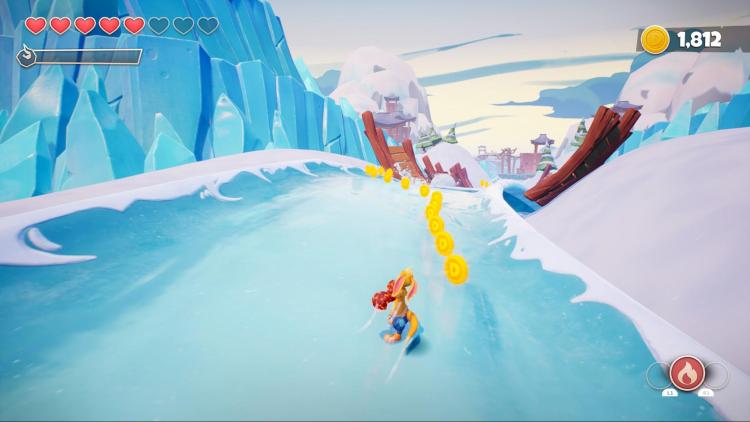Activate the red fire ability icon
750x422 pixels.
point(687,373)
